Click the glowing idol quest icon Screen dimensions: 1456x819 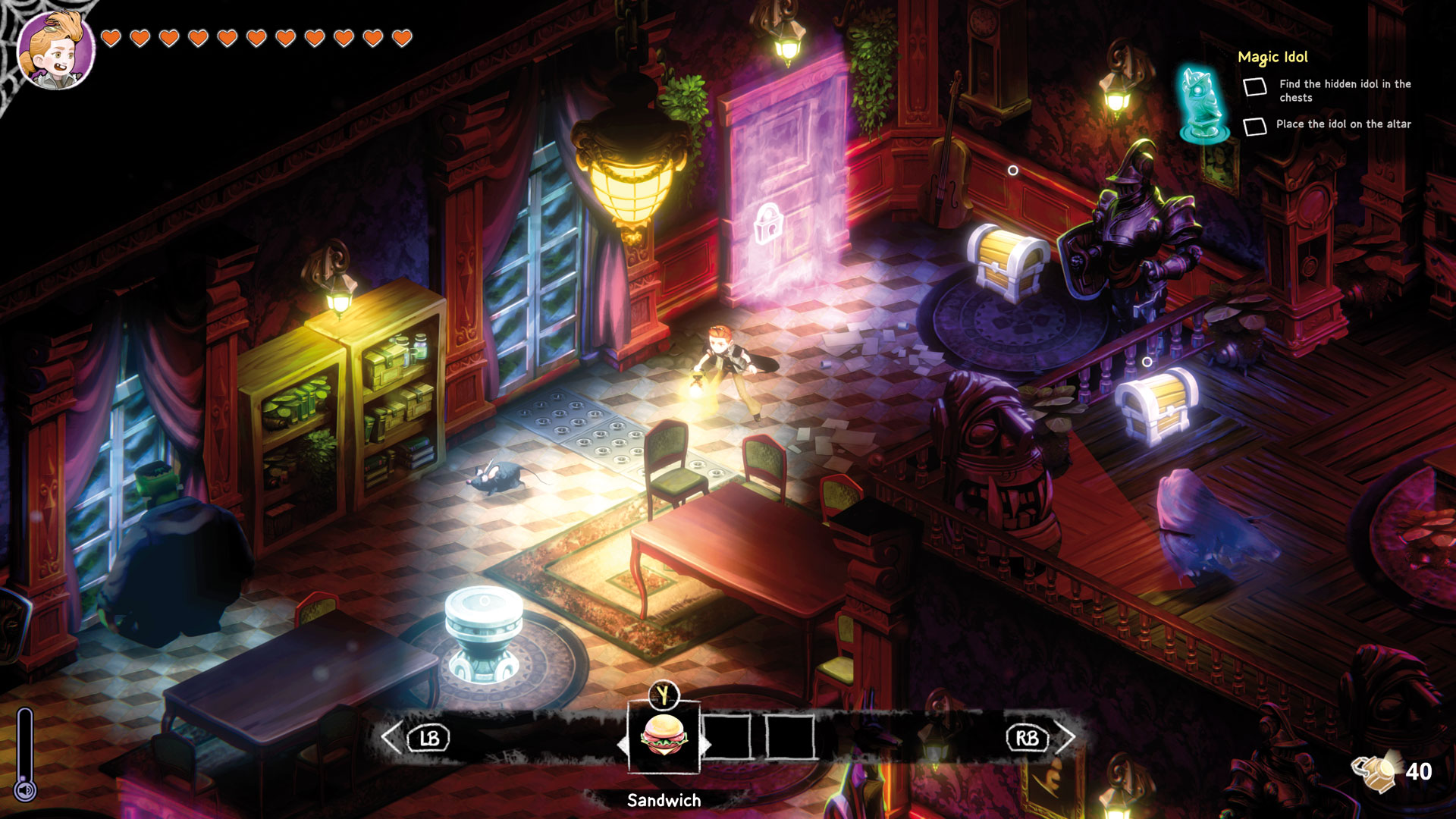1203,105
